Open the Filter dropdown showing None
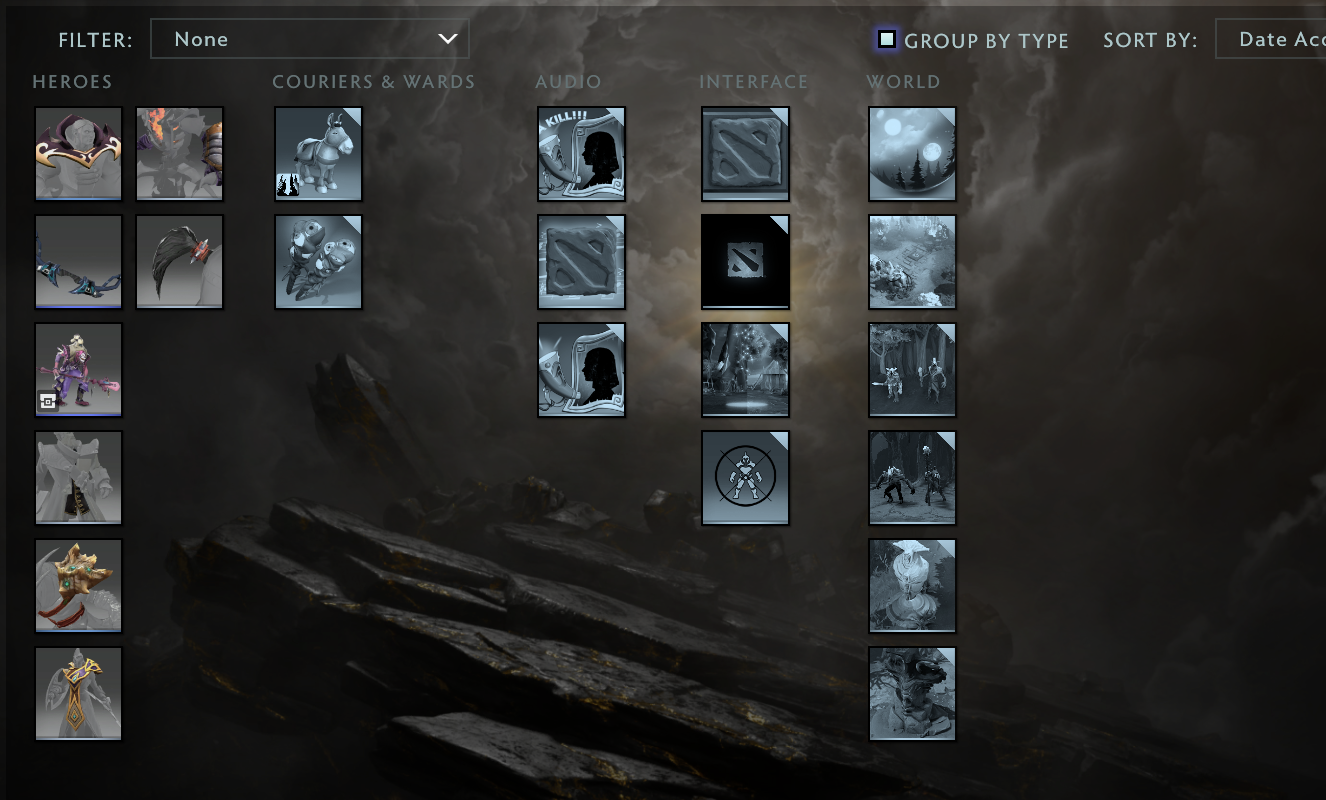The image size is (1326, 800). pos(310,38)
